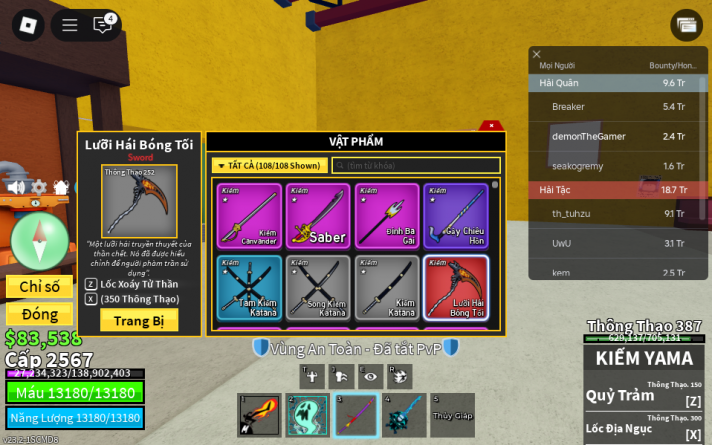This screenshot has width=712, height=445.
Task: Select the Thủy Giáp hotbar slot
Action: (x=452, y=415)
